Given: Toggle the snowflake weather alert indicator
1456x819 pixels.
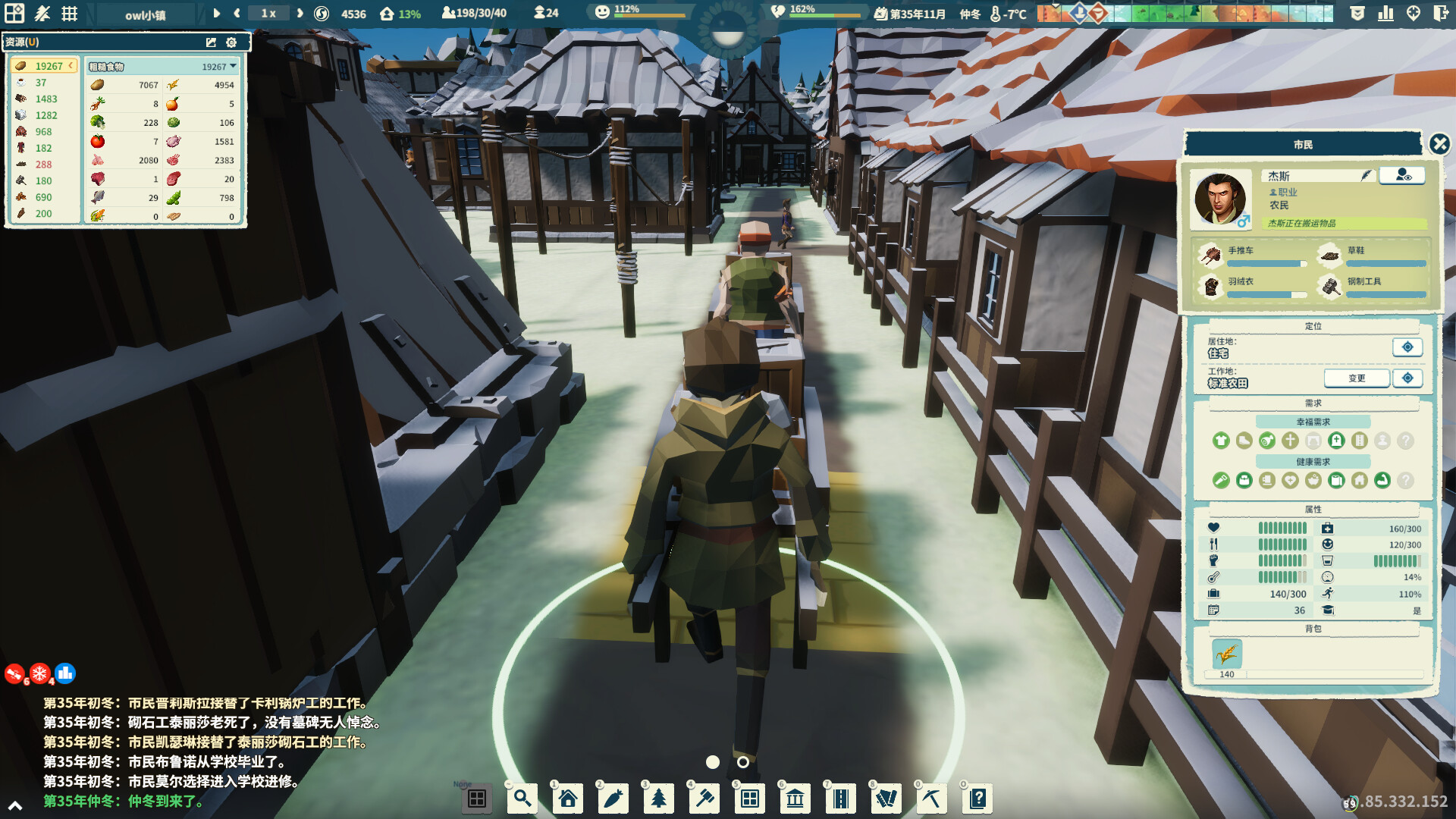Looking at the screenshot, I should pyautogui.click(x=39, y=673).
